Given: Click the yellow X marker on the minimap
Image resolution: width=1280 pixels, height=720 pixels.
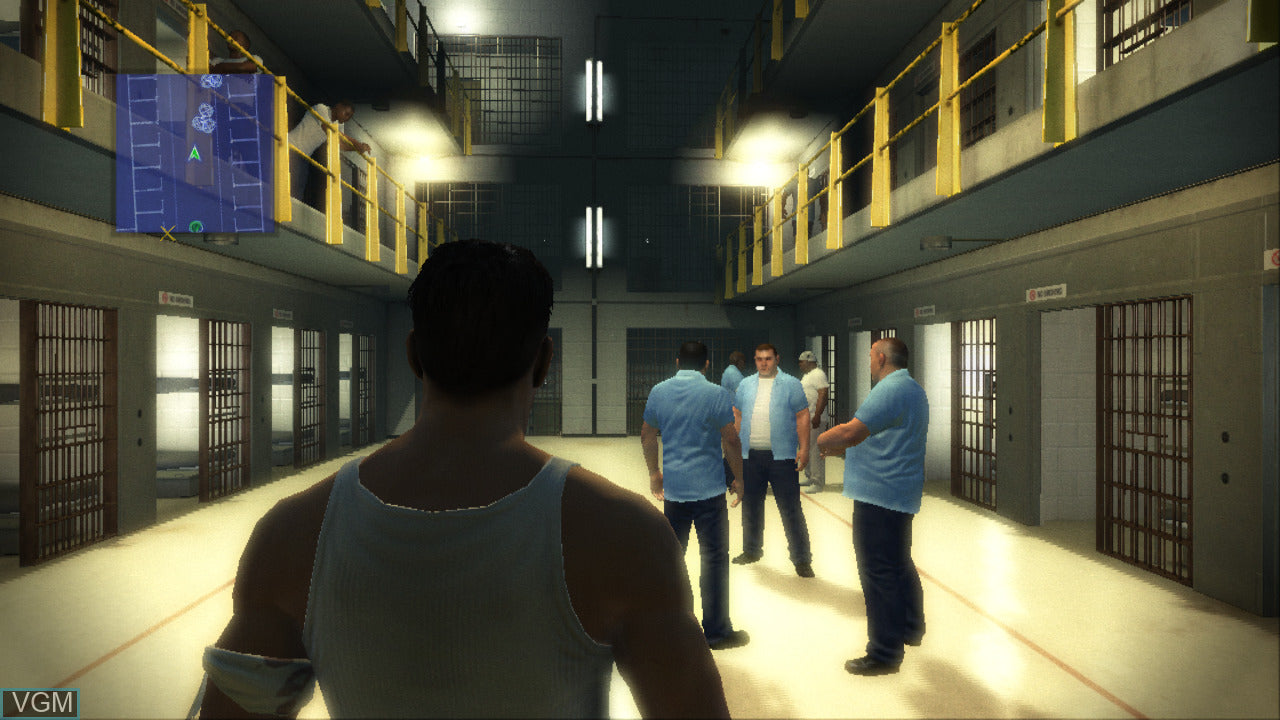Looking at the screenshot, I should coord(167,234).
